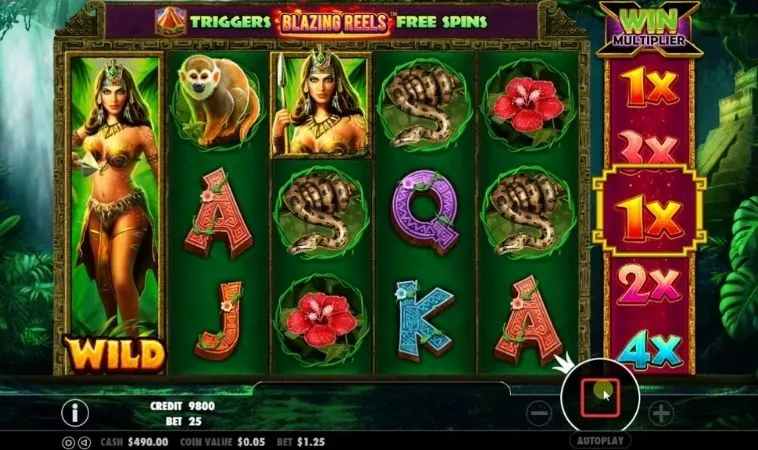Open the Autoplay options
This screenshot has width=758, height=450.
600,440
